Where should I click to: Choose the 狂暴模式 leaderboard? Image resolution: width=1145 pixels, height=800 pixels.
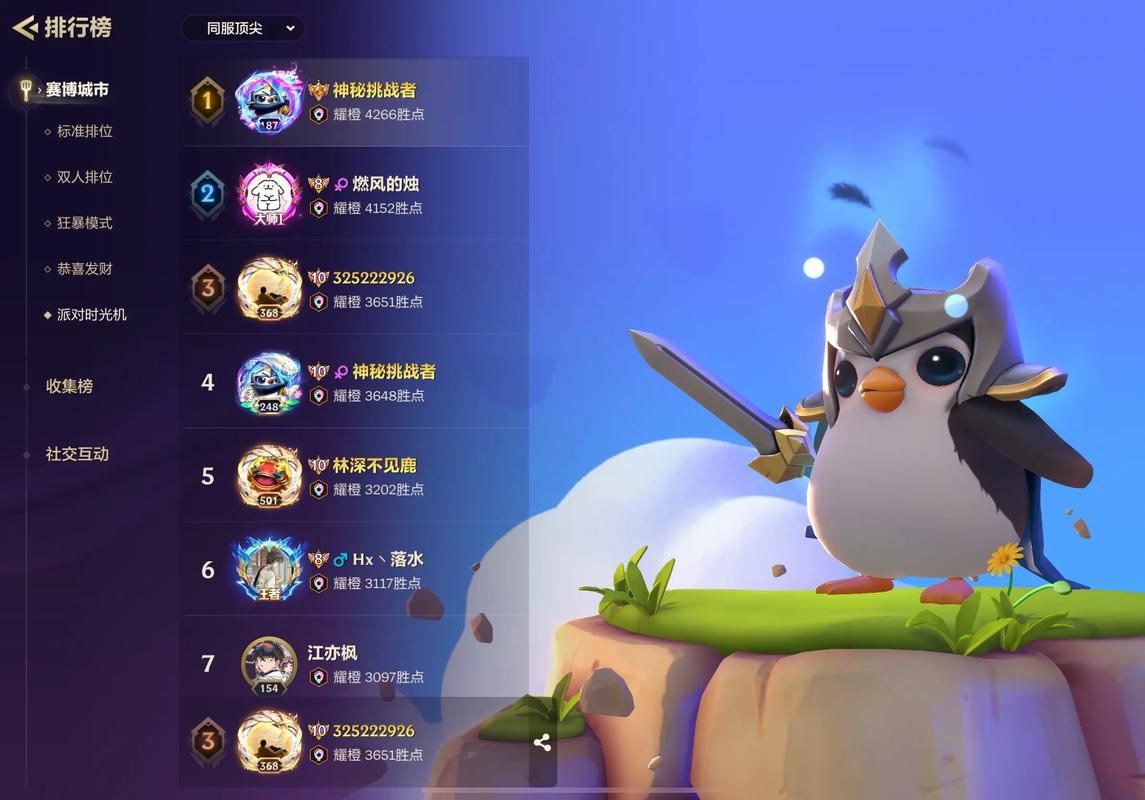click(84, 223)
